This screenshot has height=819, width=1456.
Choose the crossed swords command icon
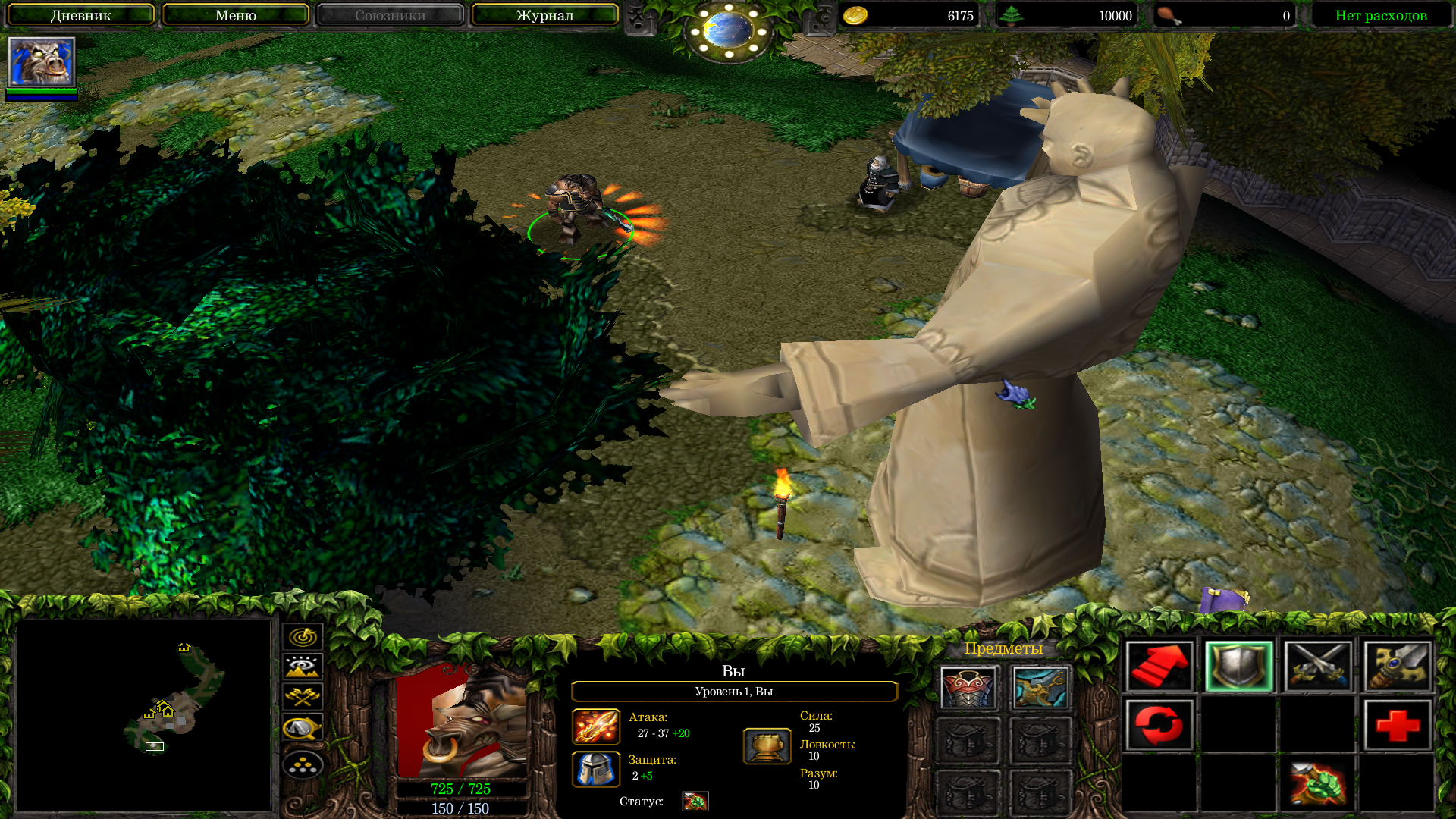[x=1318, y=667]
